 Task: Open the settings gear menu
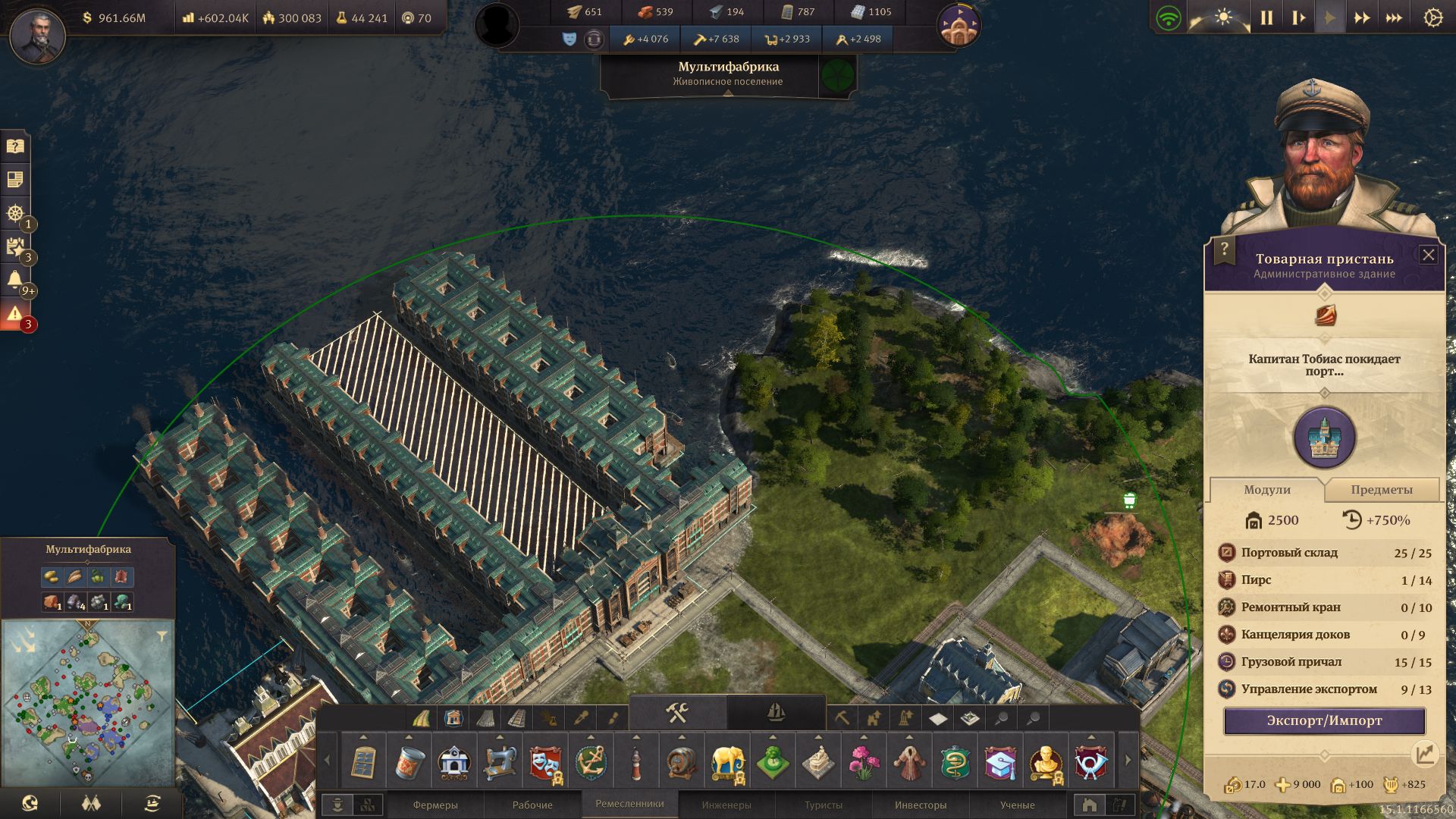tap(1432, 18)
